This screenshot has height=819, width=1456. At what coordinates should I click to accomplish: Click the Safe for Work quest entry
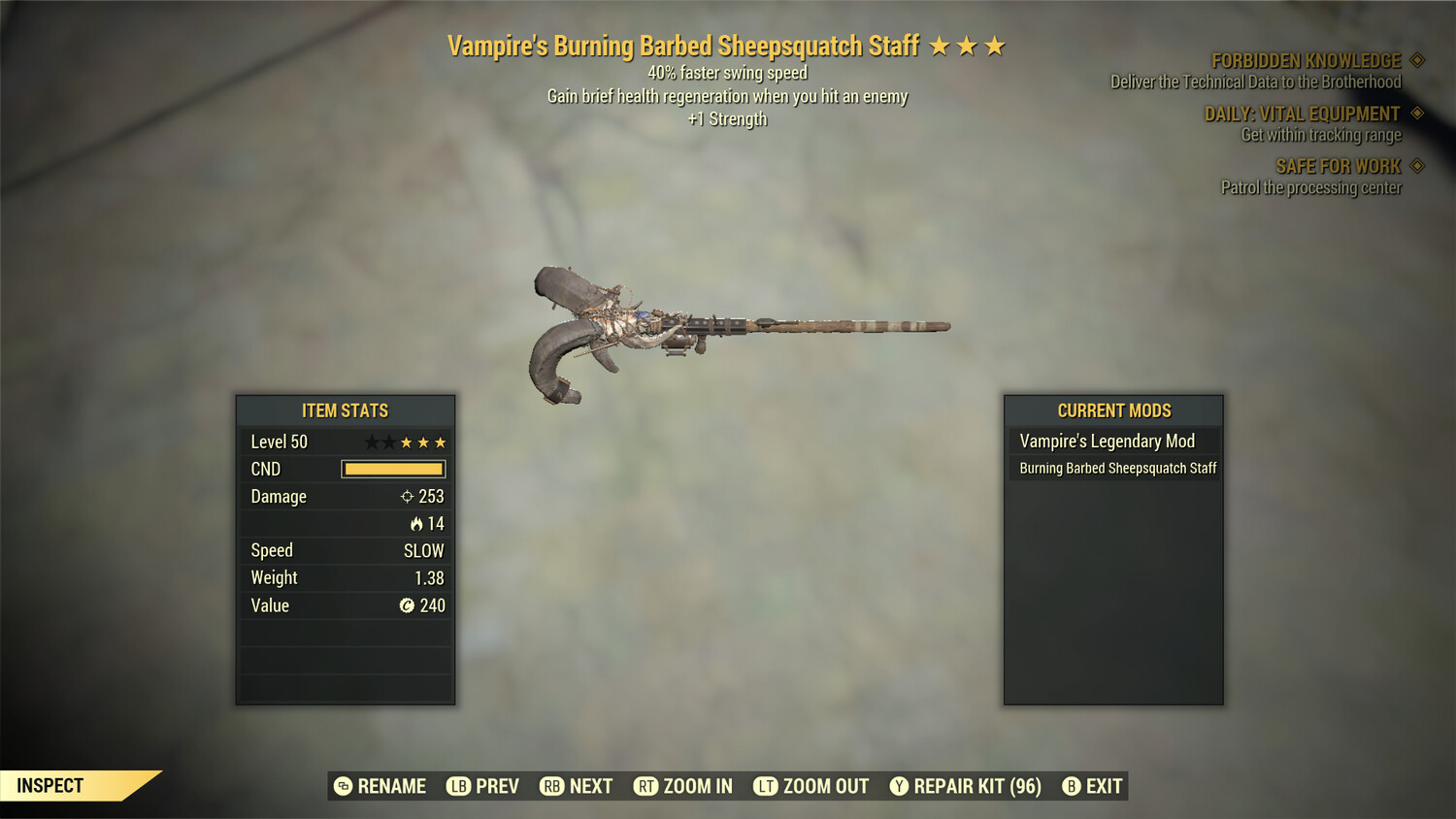1338,167
